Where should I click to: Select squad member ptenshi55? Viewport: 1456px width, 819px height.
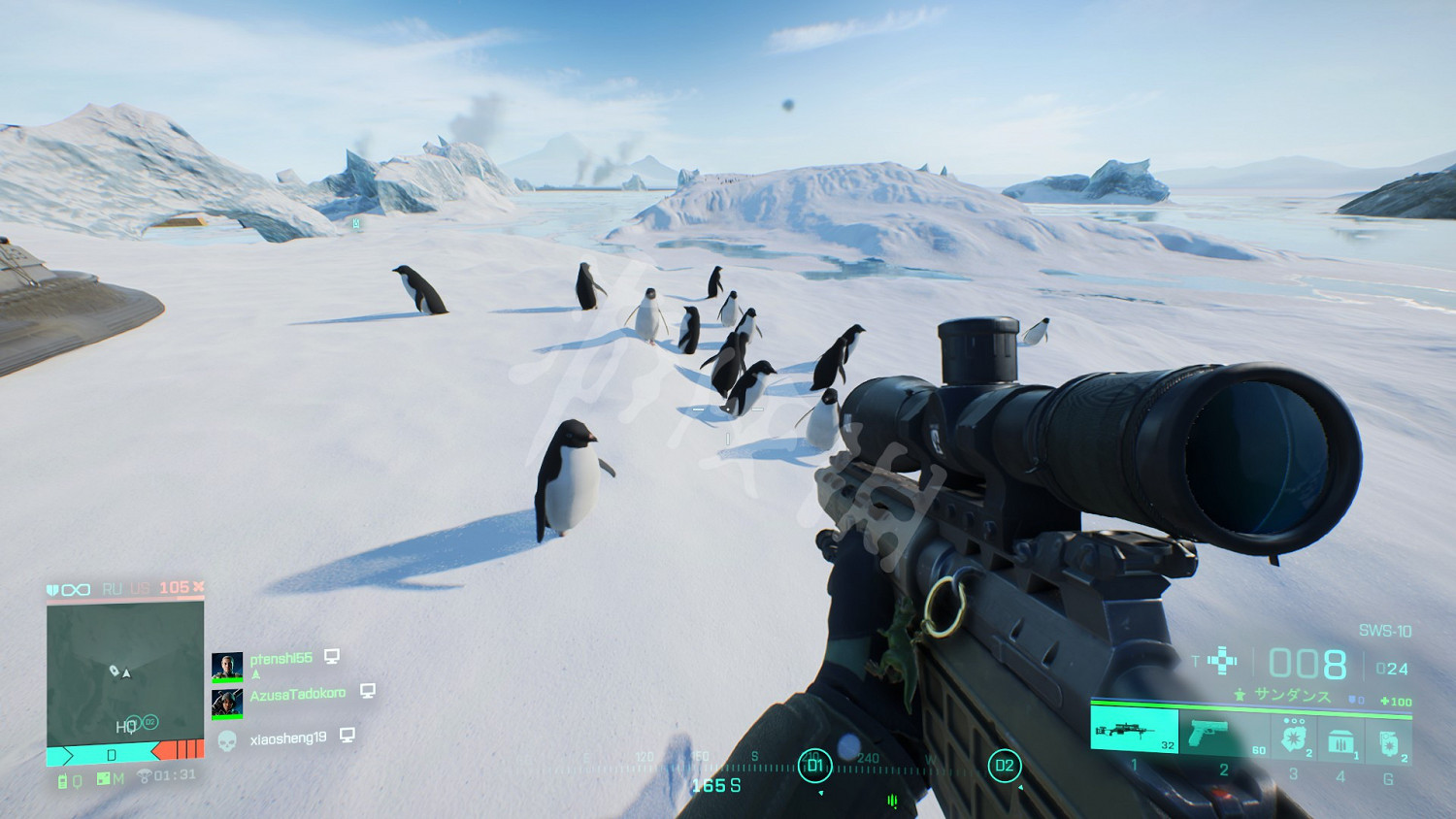[x=281, y=659]
